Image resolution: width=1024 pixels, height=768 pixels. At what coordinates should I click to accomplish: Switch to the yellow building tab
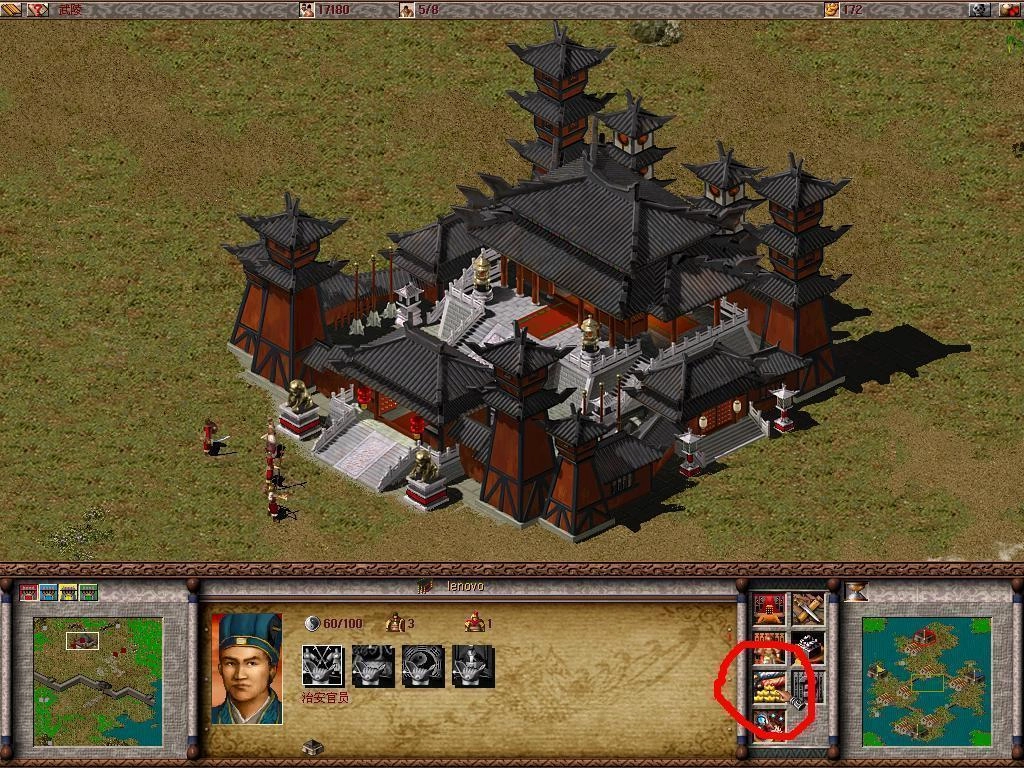tap(68, 592)
